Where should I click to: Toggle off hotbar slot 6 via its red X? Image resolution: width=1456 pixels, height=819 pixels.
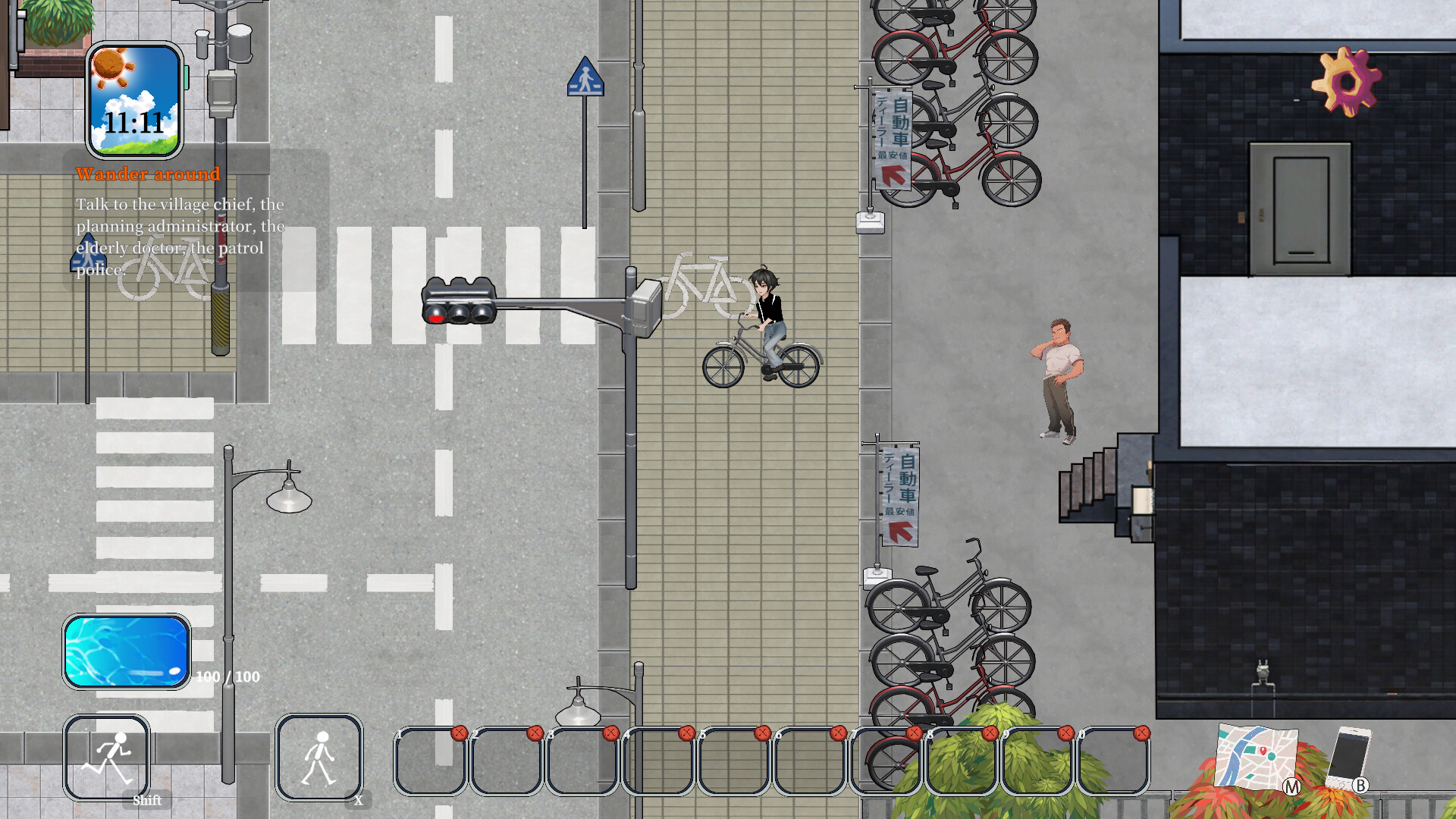838,732
